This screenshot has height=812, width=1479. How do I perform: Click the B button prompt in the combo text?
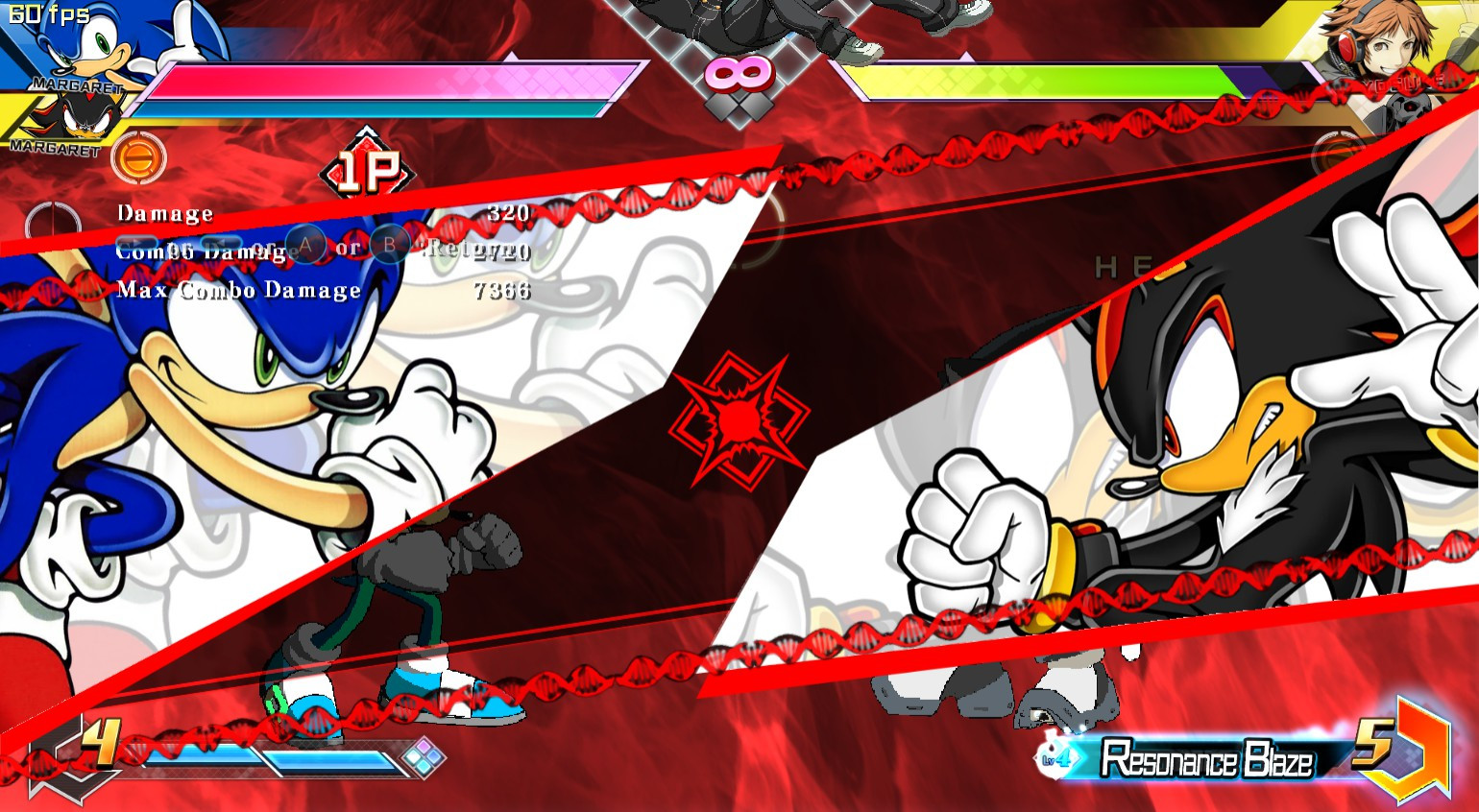click(x=392, y=246)
